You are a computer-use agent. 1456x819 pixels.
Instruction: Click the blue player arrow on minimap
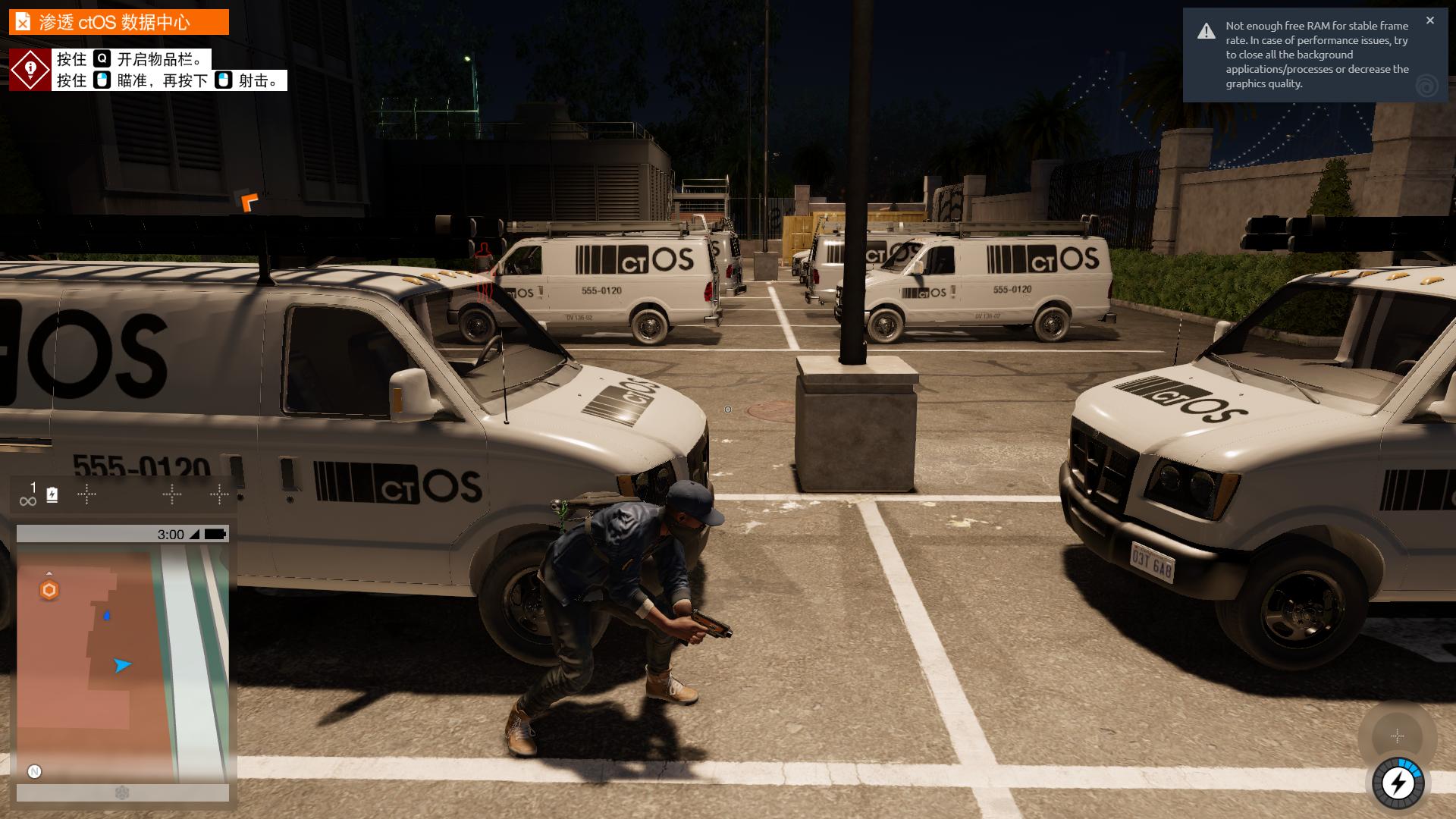[121, 665]
